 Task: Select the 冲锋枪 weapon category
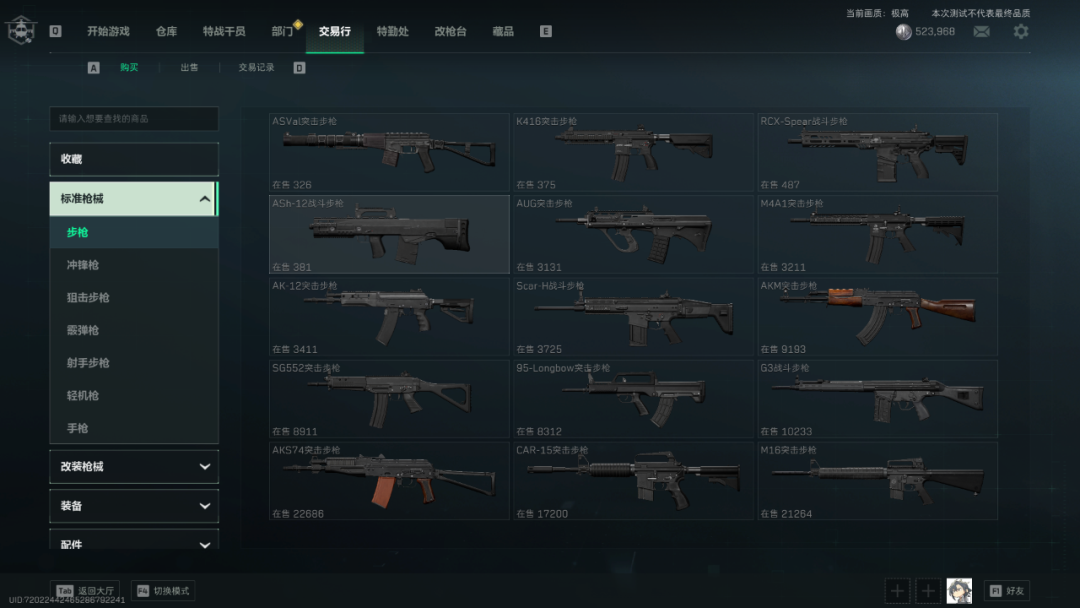tap(83, 265)
